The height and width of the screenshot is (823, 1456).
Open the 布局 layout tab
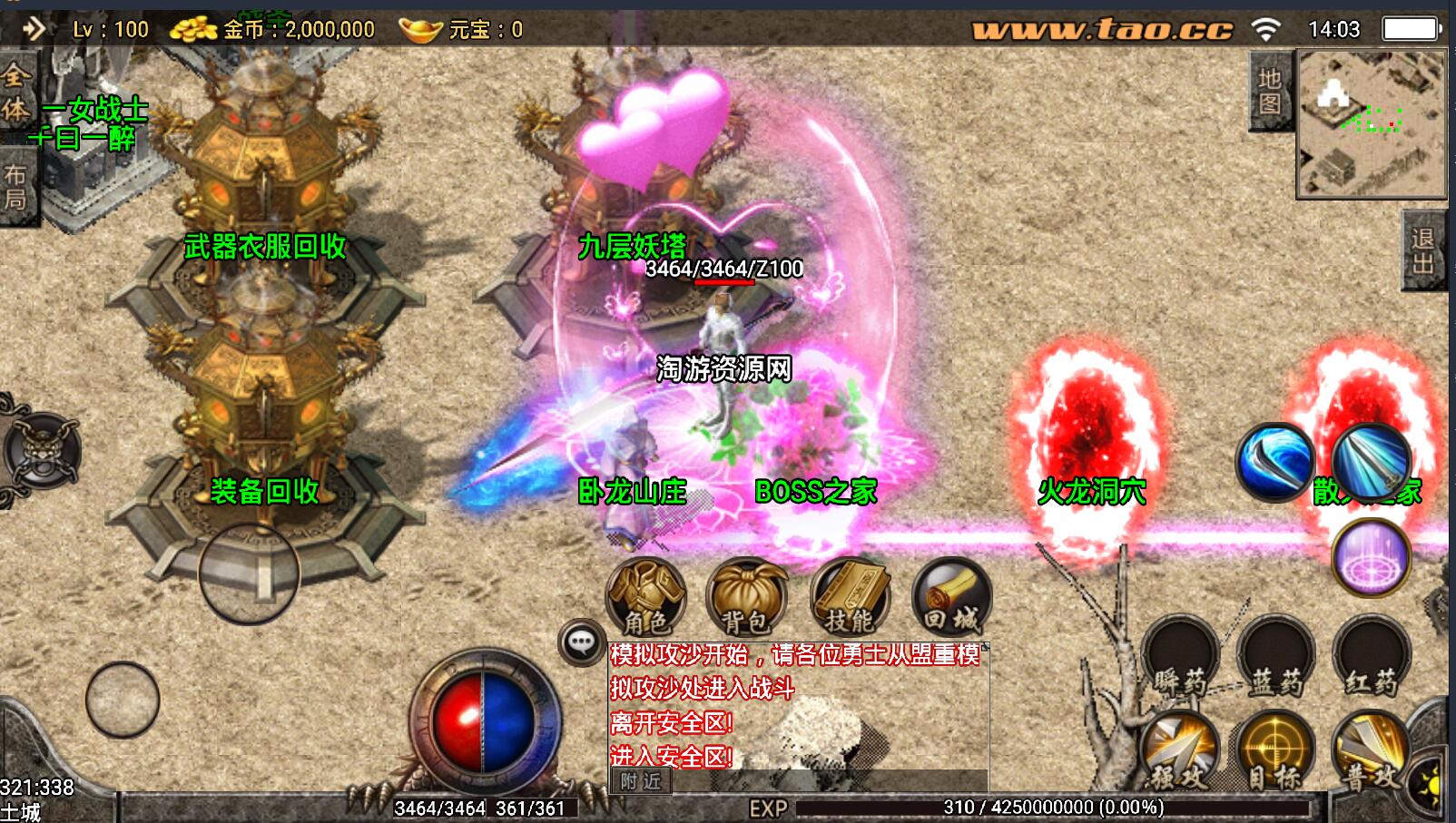(x=15, y=186)
